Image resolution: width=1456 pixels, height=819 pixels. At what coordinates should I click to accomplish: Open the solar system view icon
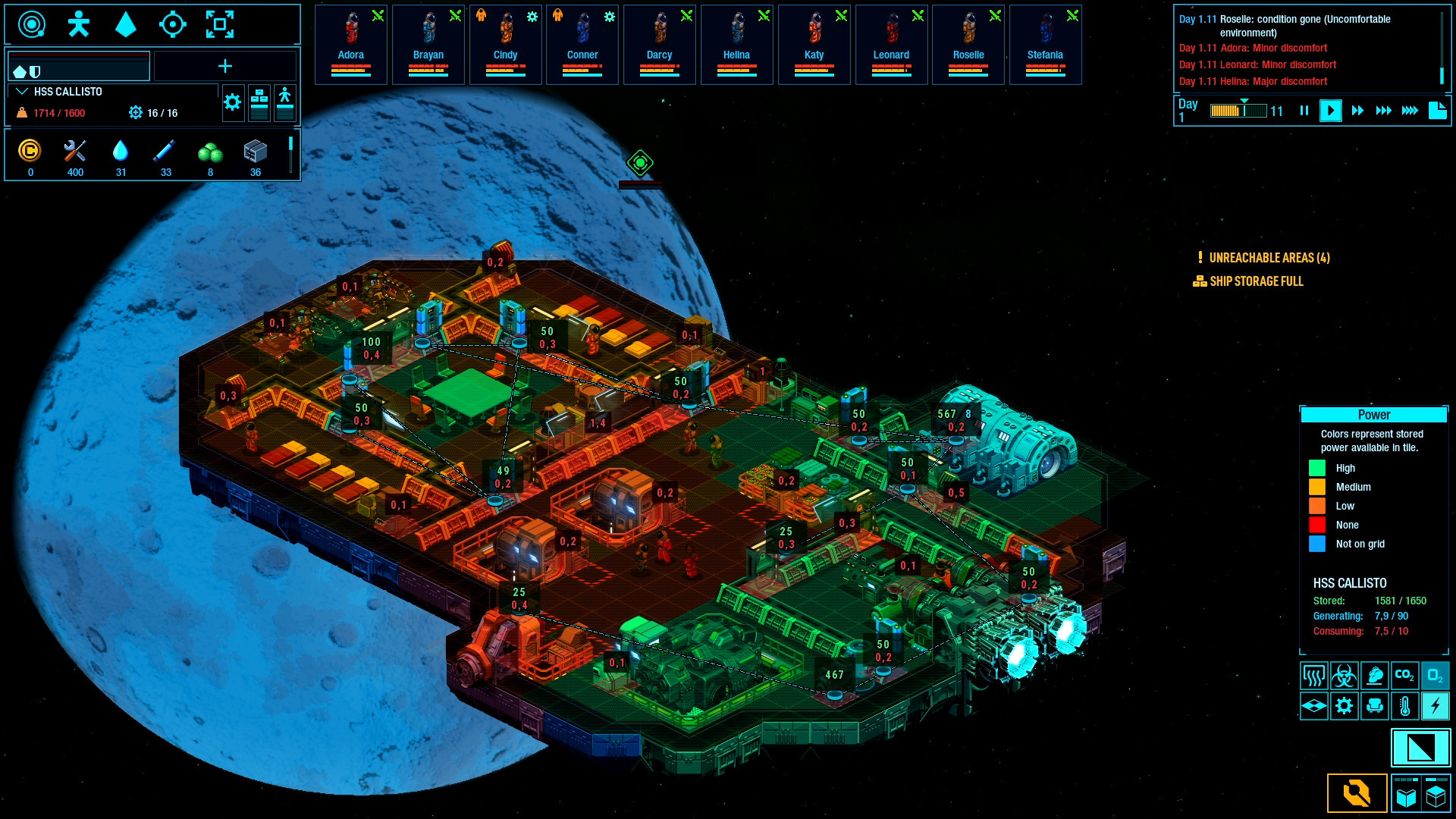(30, 24)
